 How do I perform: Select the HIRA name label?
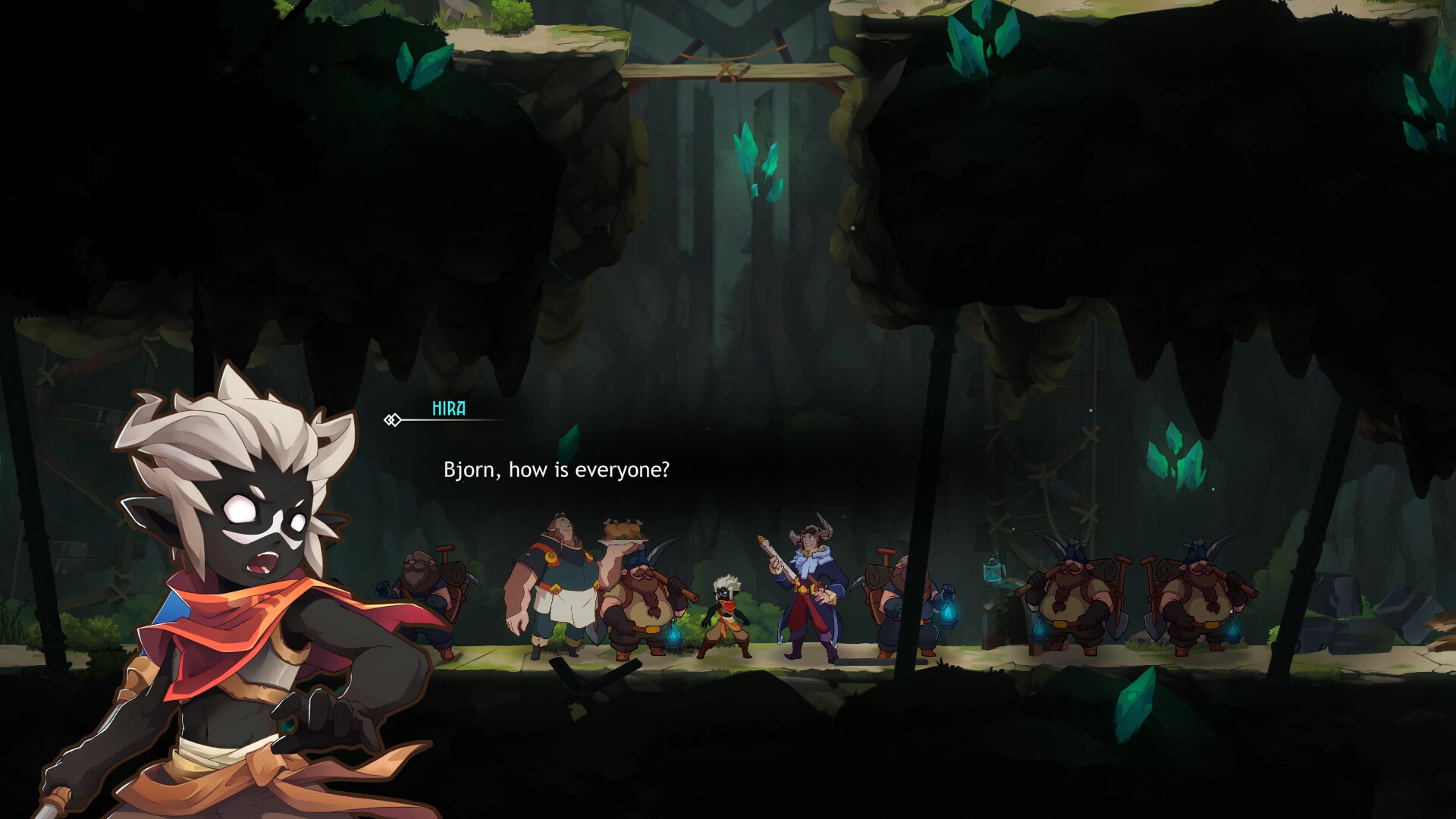point(450,407)
